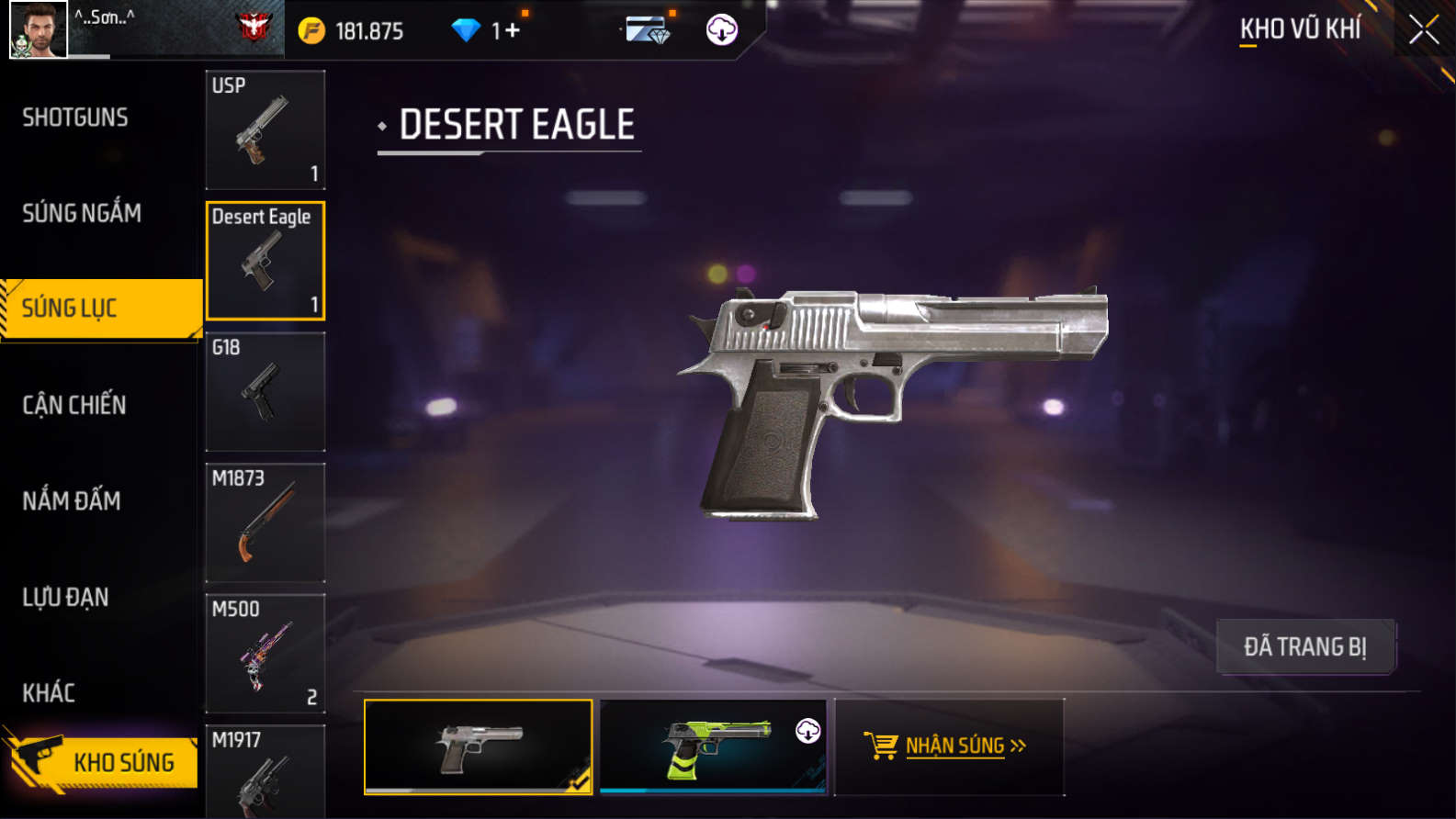1456x819 pixels.
Task: Choose the green Desert Eagle skin
Action: [x=712, y=746]
